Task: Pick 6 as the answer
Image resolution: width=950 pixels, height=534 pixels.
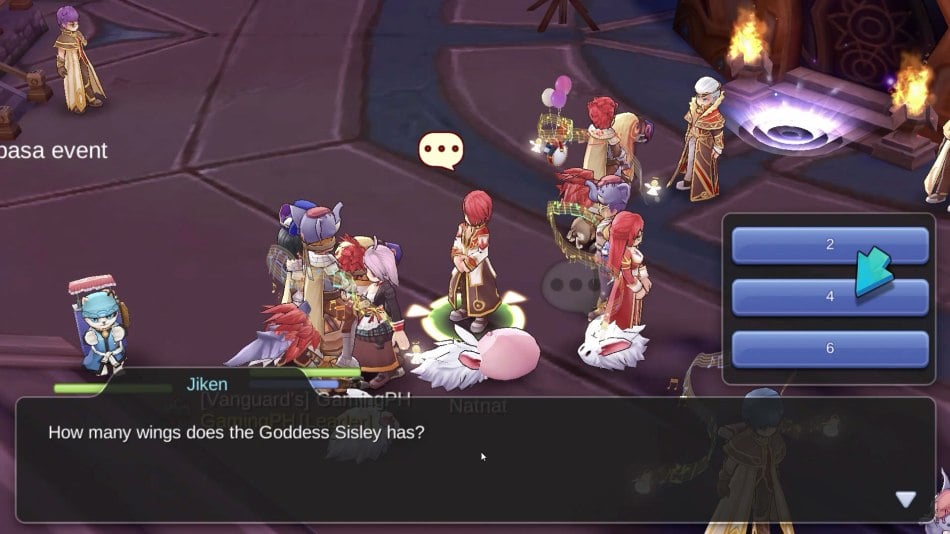Action: coord(829,349)
